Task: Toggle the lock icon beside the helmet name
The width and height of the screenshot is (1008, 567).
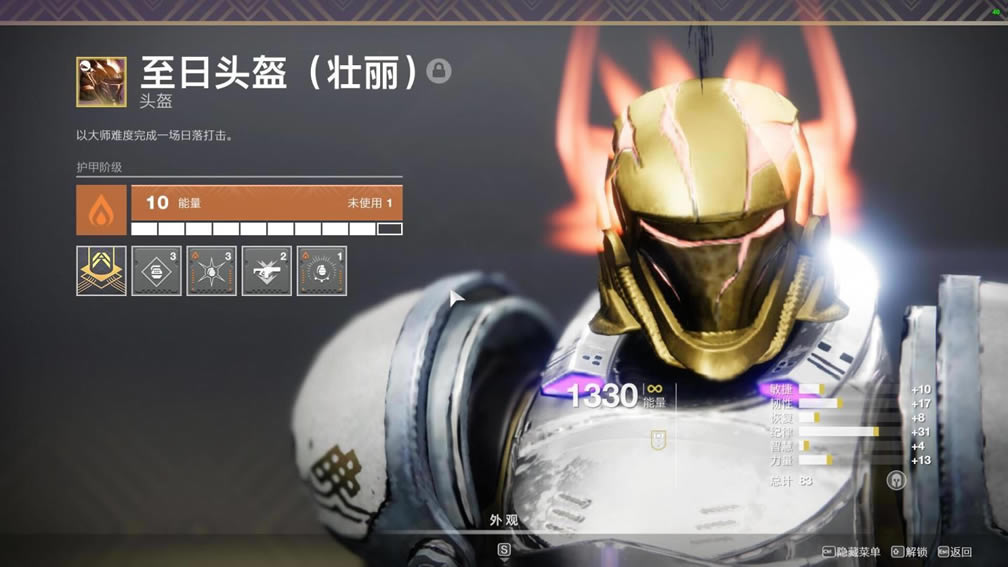Action: (438, 71)
